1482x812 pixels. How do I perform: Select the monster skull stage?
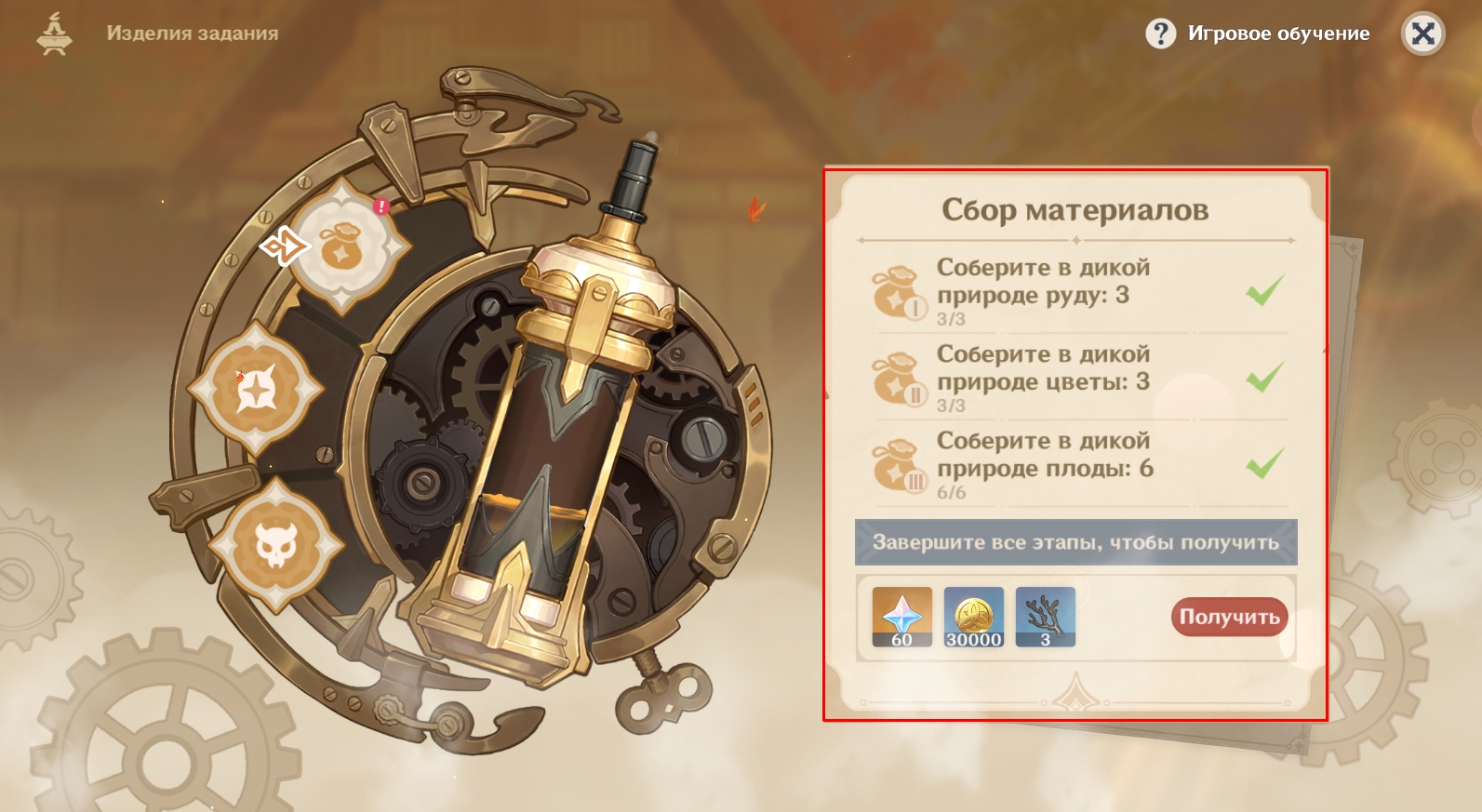pyautogui.click(x=276, y=544)
